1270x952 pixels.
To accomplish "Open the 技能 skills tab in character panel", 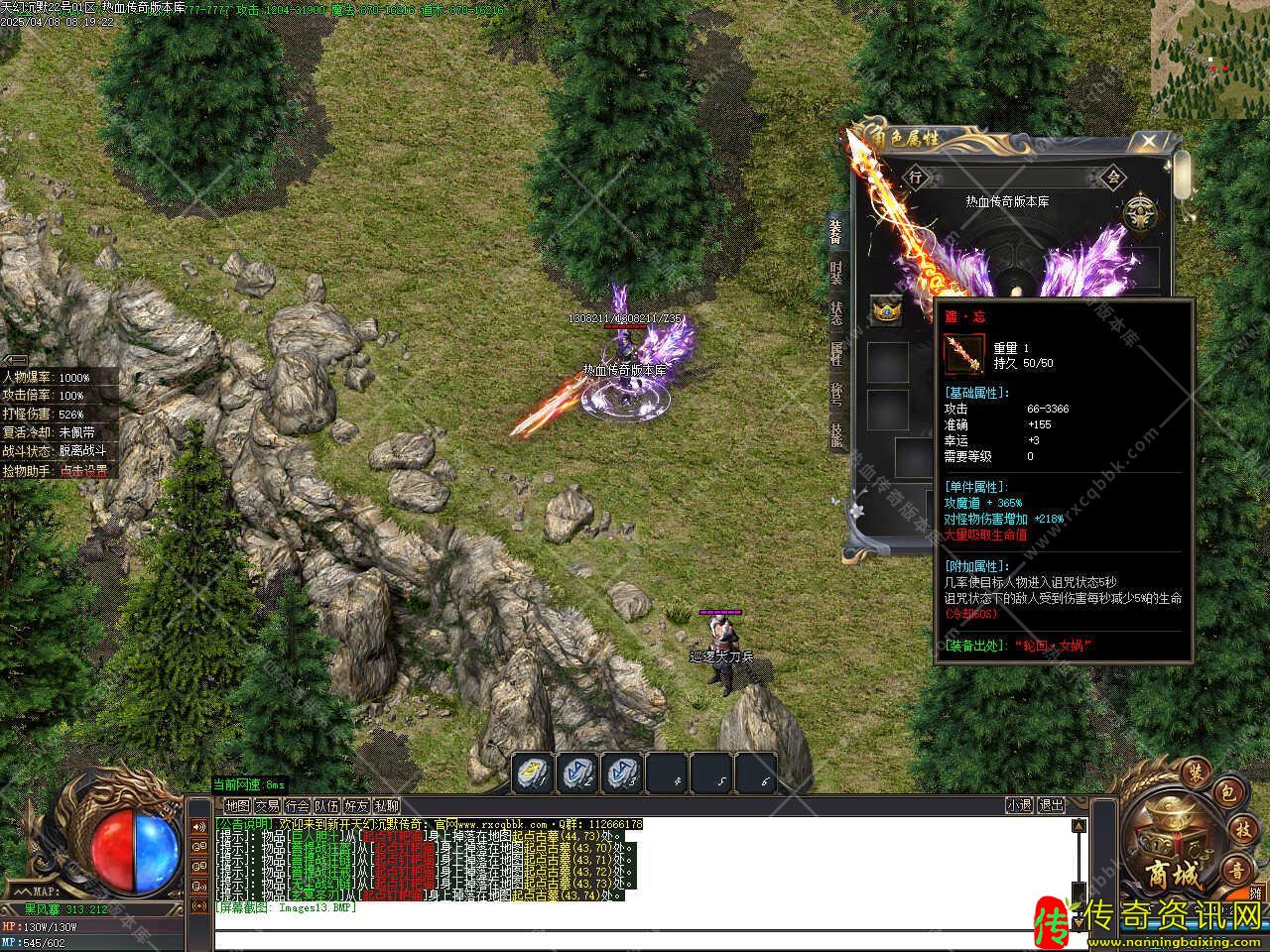I will 836,434.
